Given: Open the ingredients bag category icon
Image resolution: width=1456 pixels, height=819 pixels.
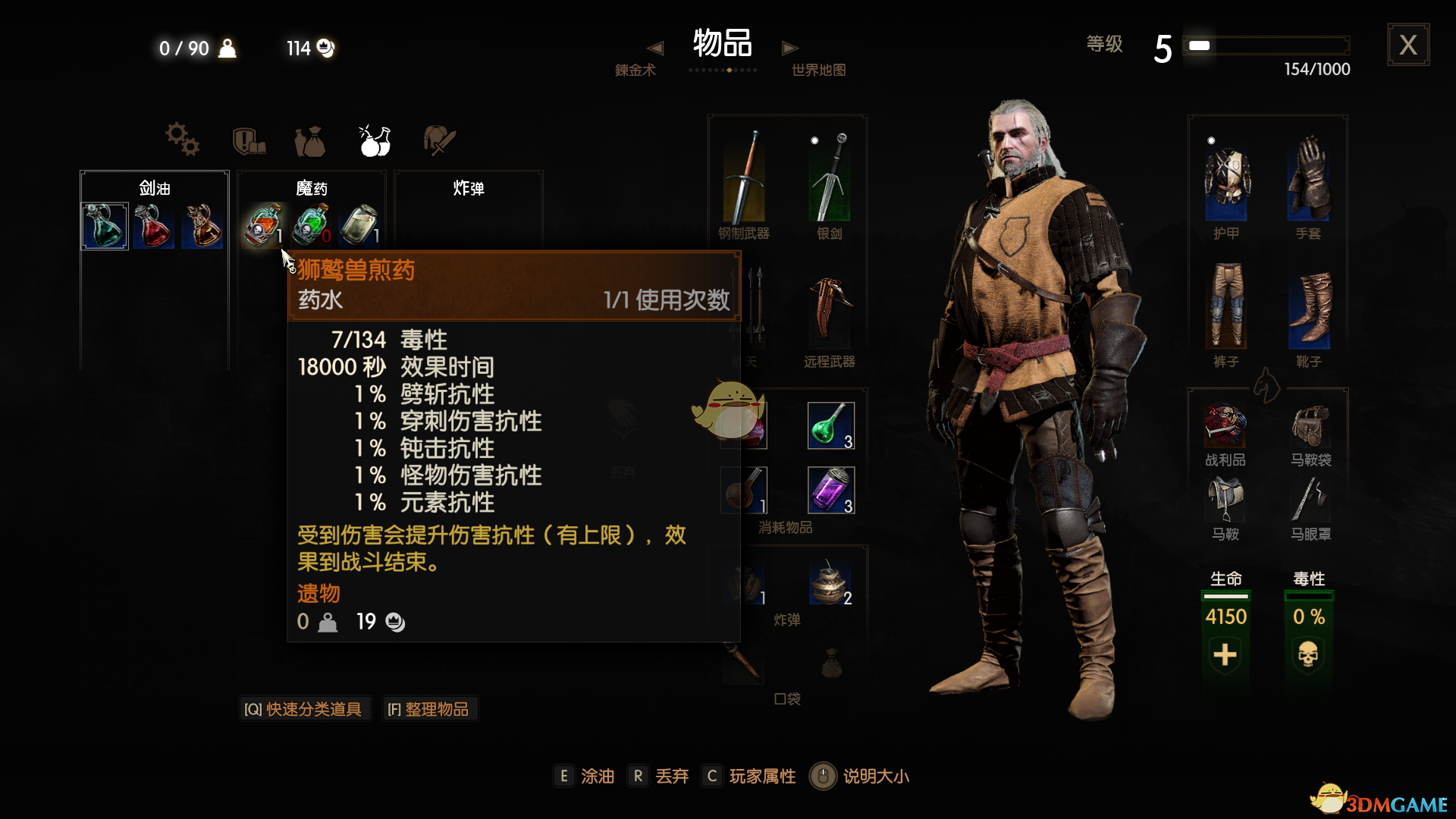Looking at the screenshot, I should point(309,140).
